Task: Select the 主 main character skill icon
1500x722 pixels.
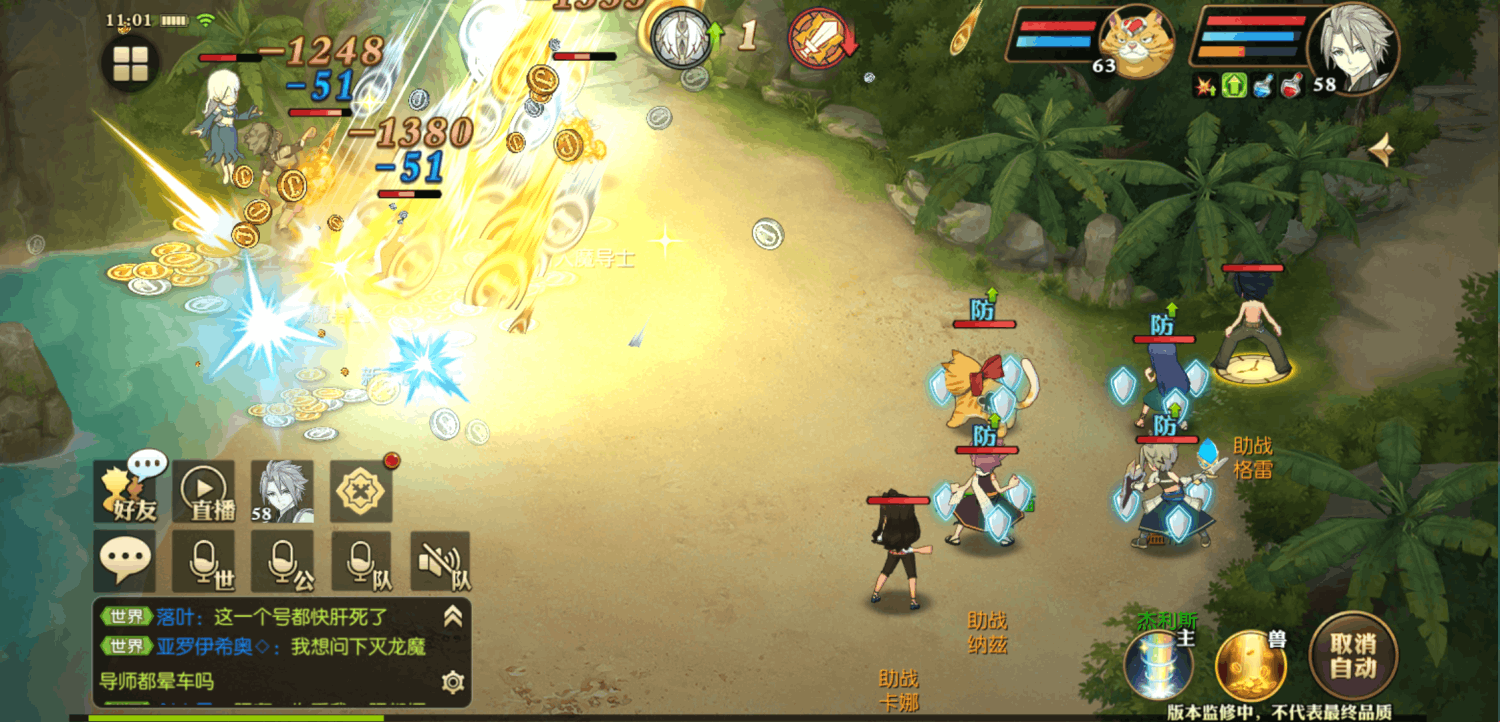Action: 1158,663
